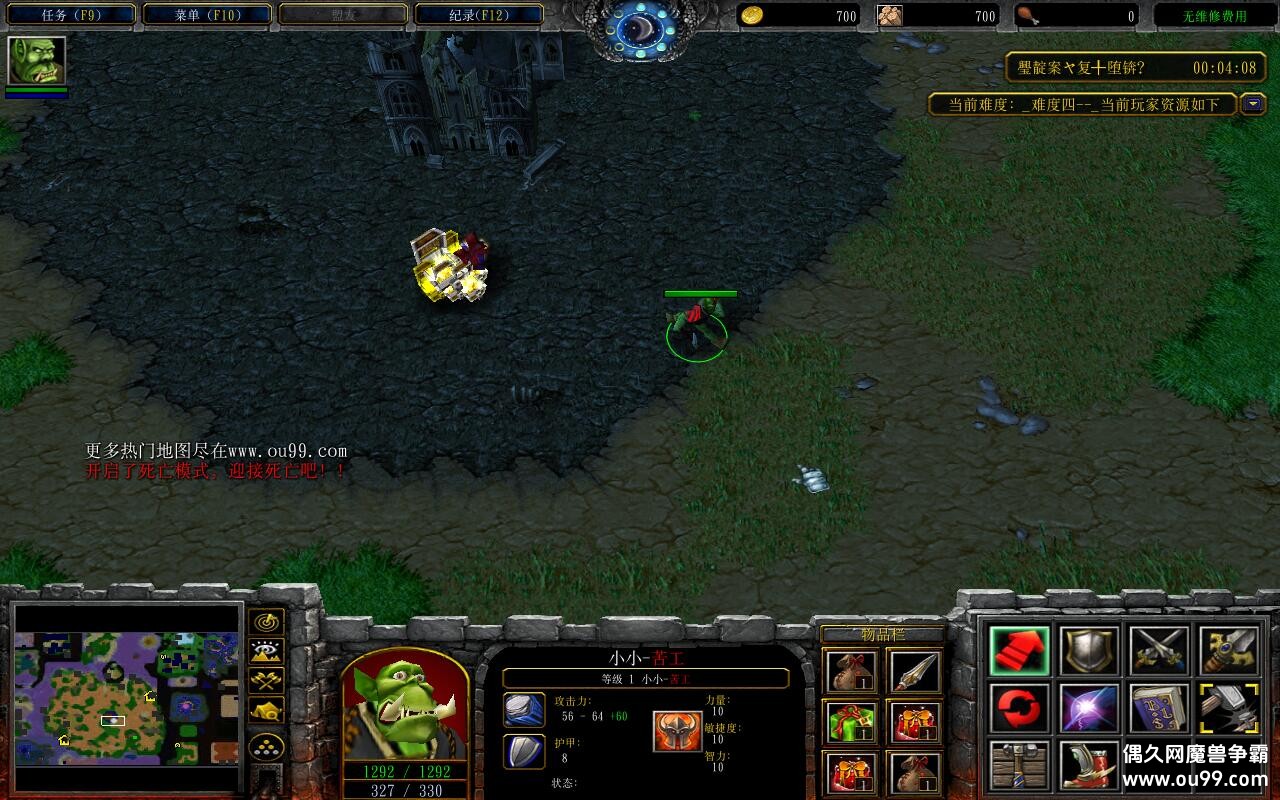Use the dagger item in inventory
1280x800 pixels.
point(913,672)
